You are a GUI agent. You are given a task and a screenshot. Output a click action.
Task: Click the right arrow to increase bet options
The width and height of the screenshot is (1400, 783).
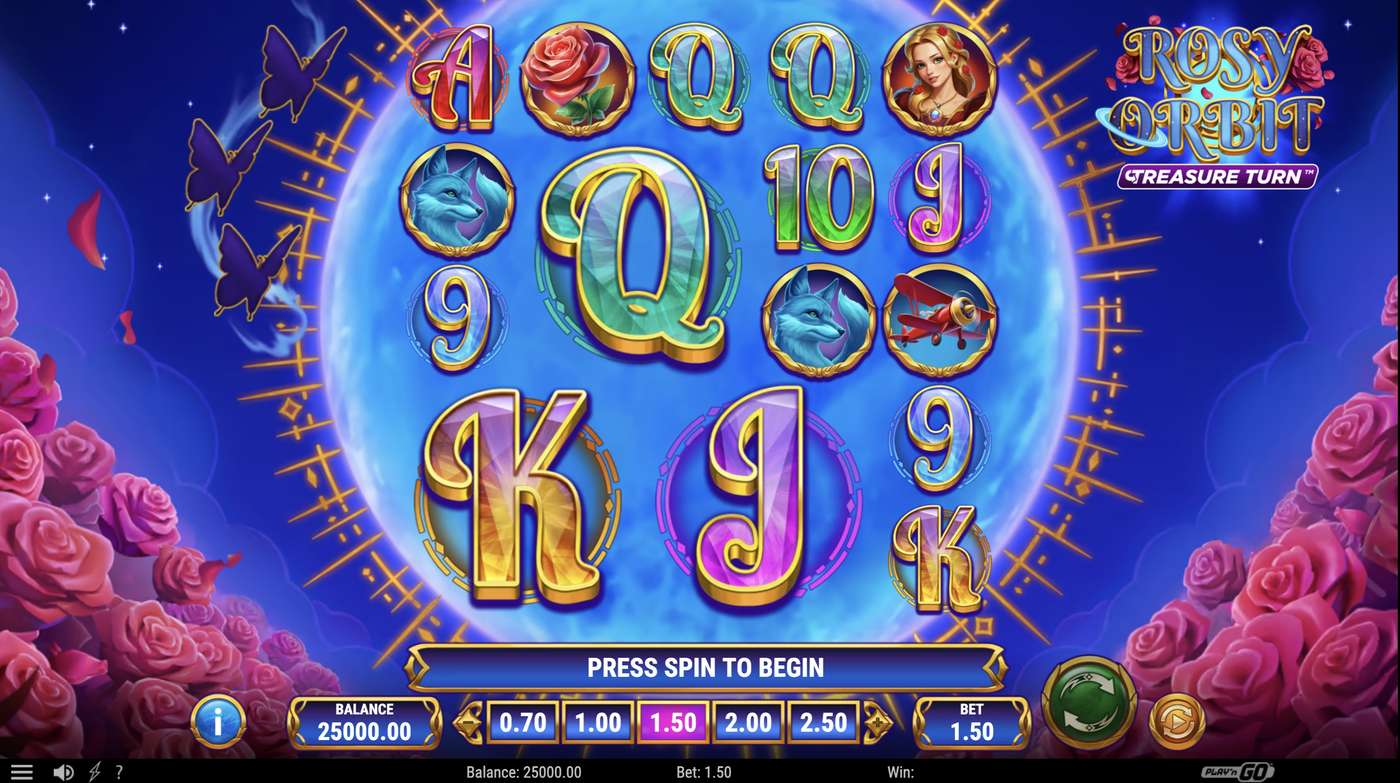click(876, 720)
